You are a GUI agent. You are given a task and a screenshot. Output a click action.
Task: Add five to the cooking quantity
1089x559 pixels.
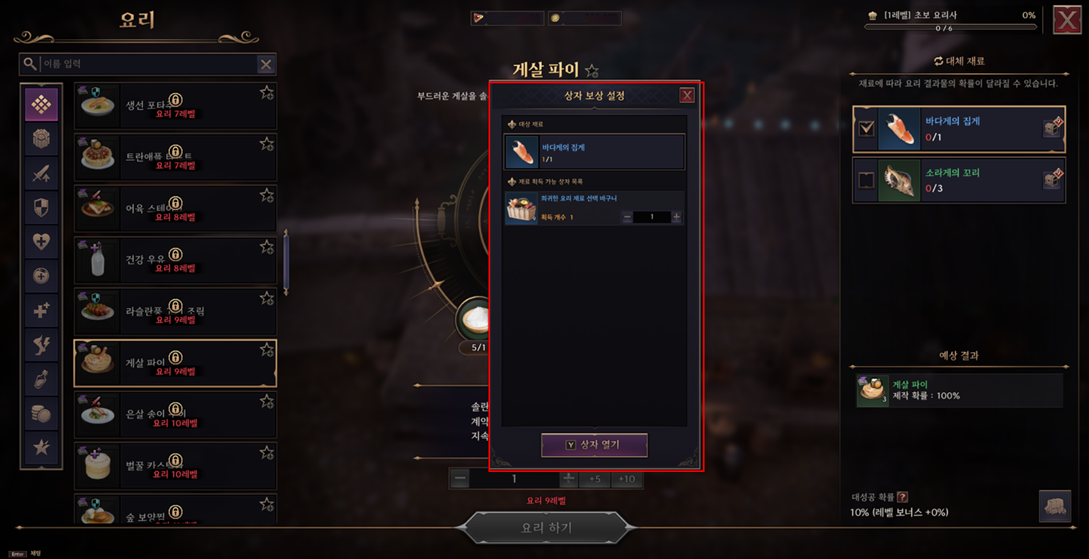click(x=595, y=479)
